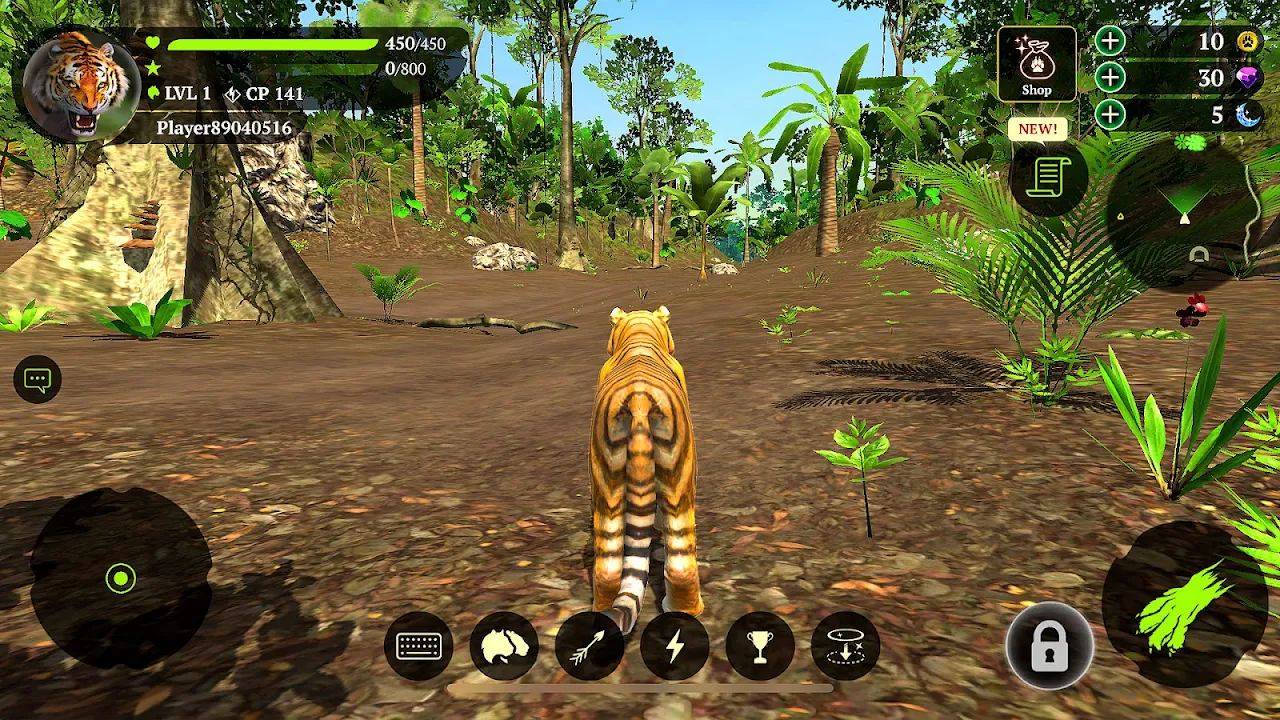Toggle the padlock button

1049,647
